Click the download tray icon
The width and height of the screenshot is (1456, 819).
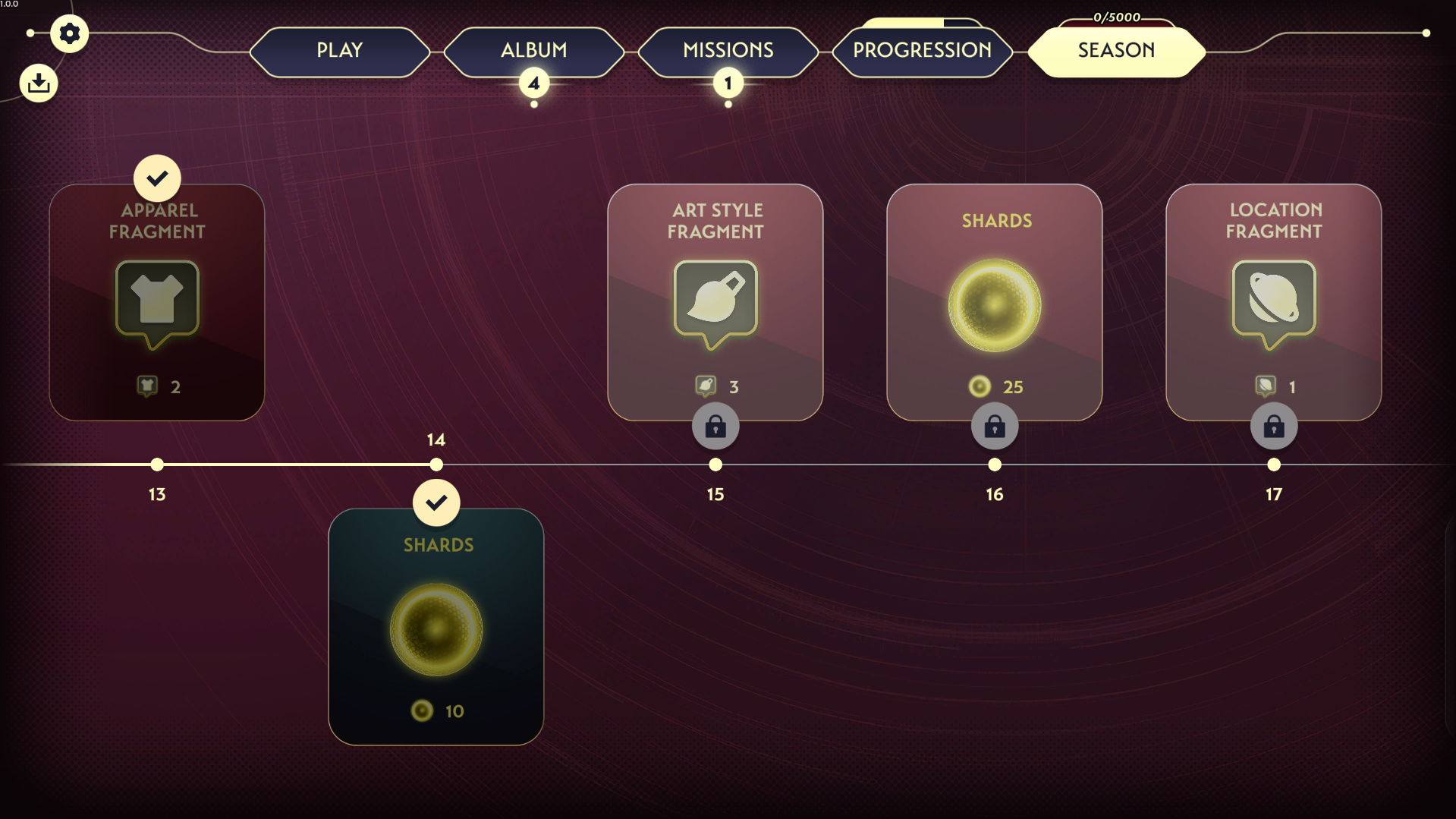click(x=39, y=83)
